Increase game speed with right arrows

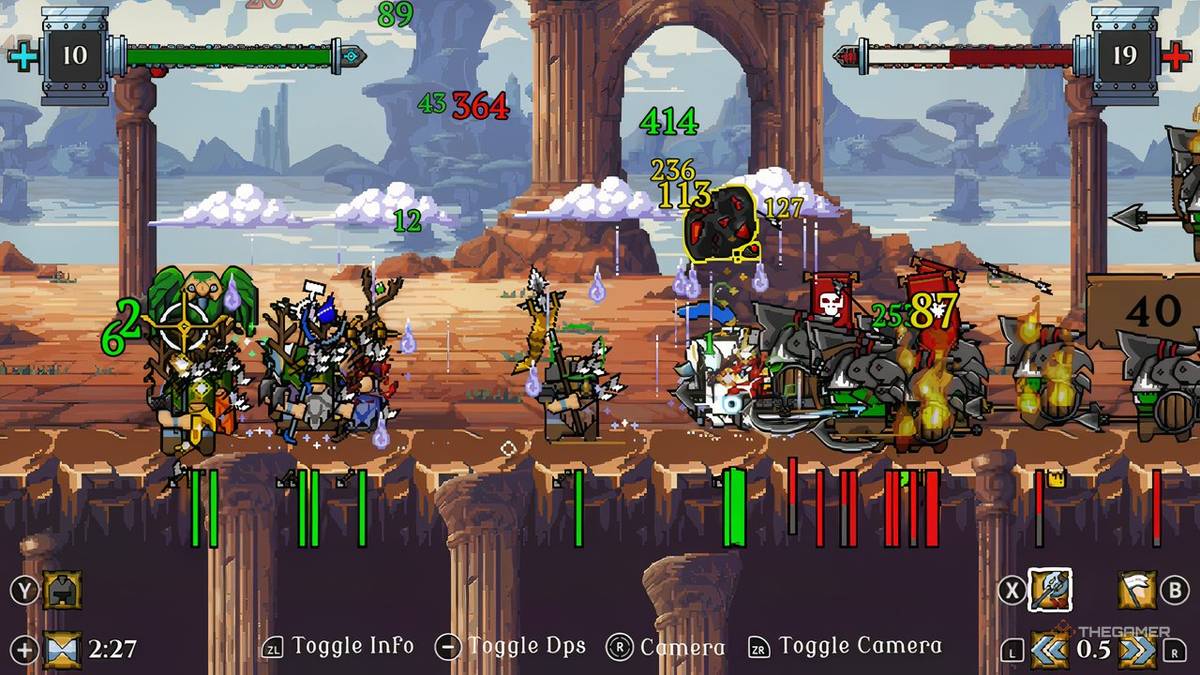(1136, 648)
